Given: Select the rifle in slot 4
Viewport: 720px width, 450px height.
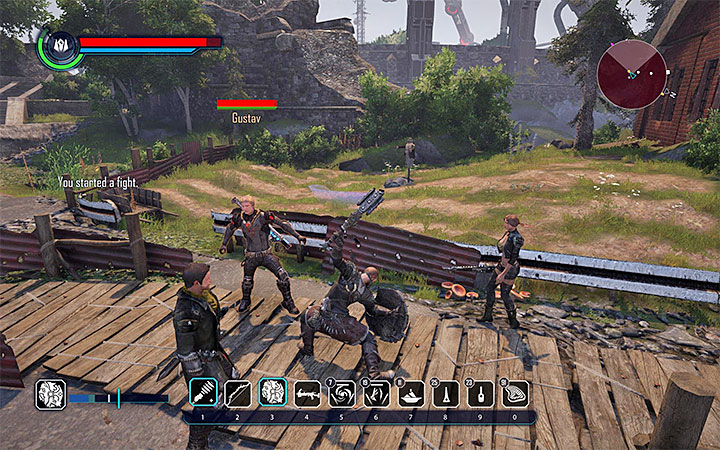Looking at the screenshot, I should tap(307, 392).
